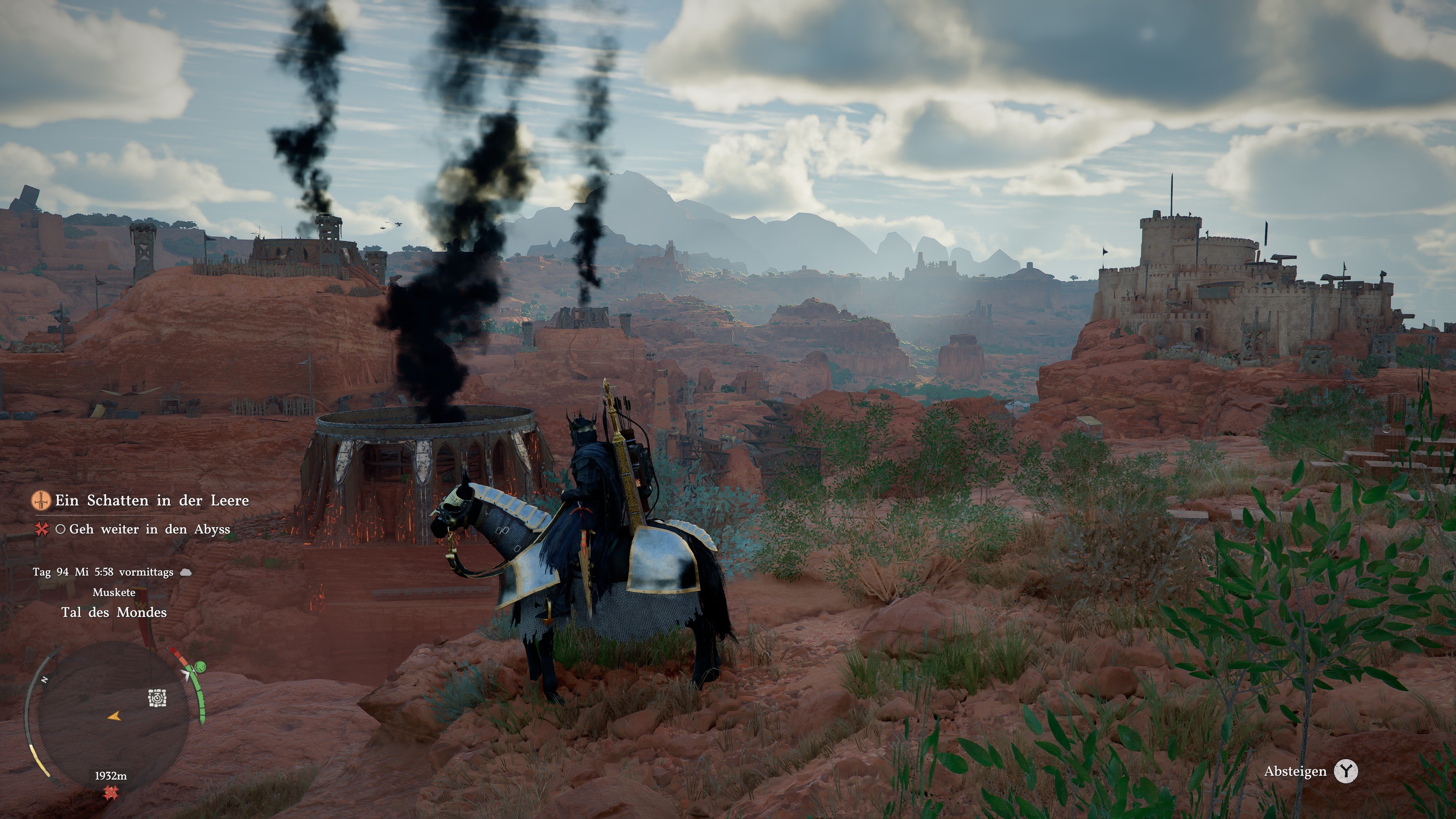Click the red waypoint cross below the distance readout
This screenshot has height=819, width=1456.
click(x=112, y=794)
